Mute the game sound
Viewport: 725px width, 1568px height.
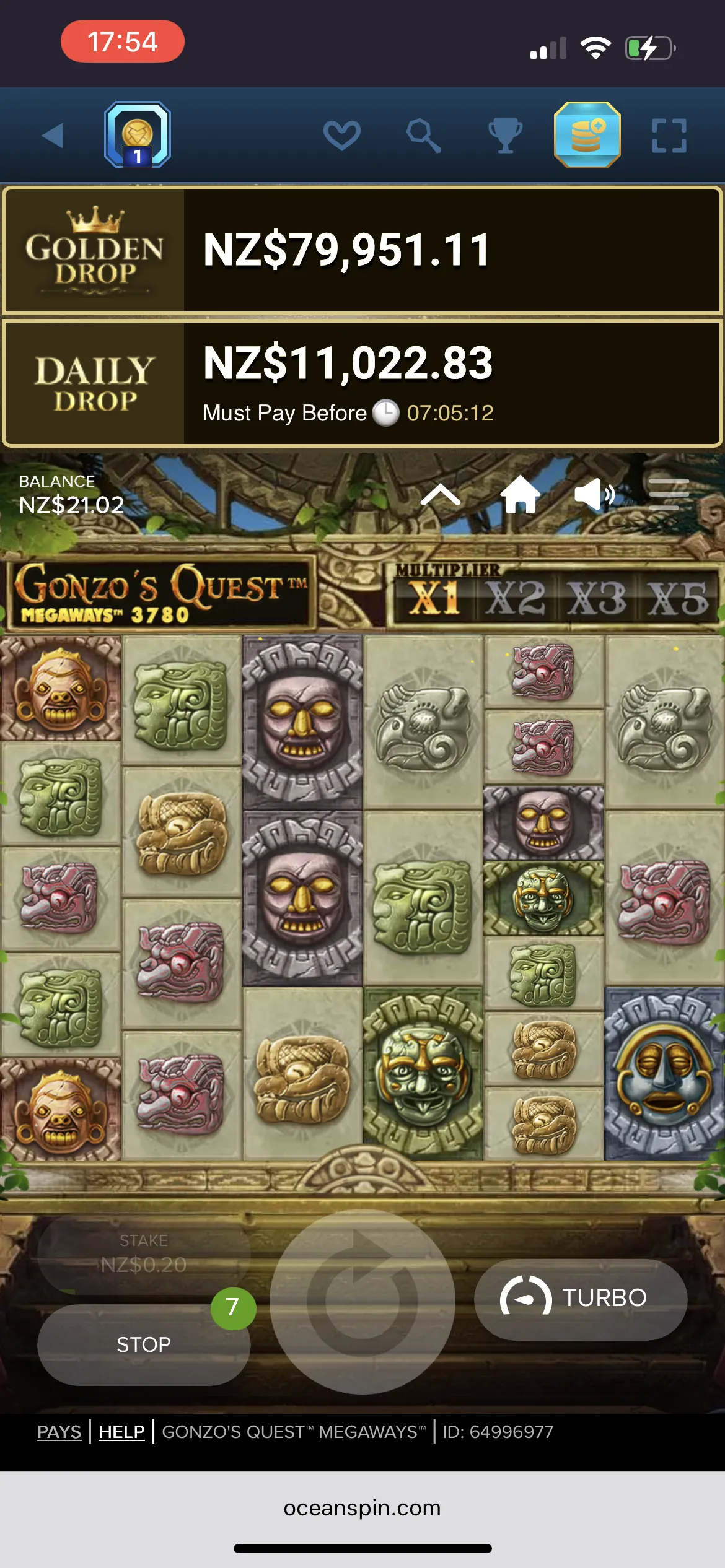[594, 495]
